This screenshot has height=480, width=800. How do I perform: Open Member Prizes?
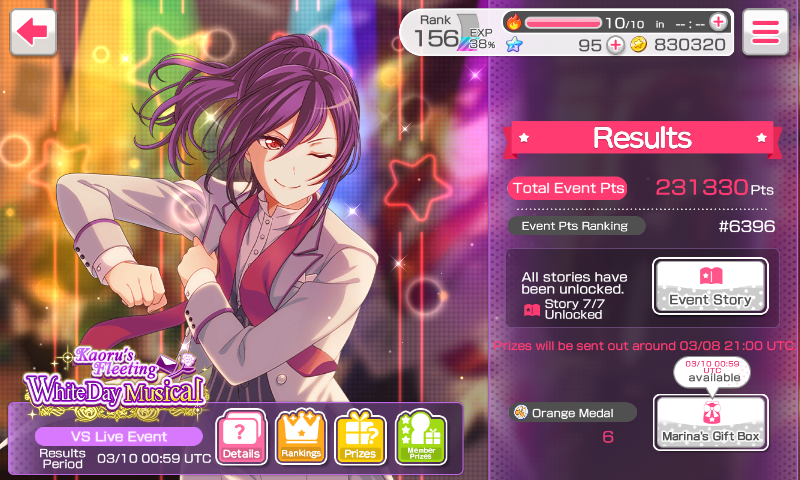[420, 439]
